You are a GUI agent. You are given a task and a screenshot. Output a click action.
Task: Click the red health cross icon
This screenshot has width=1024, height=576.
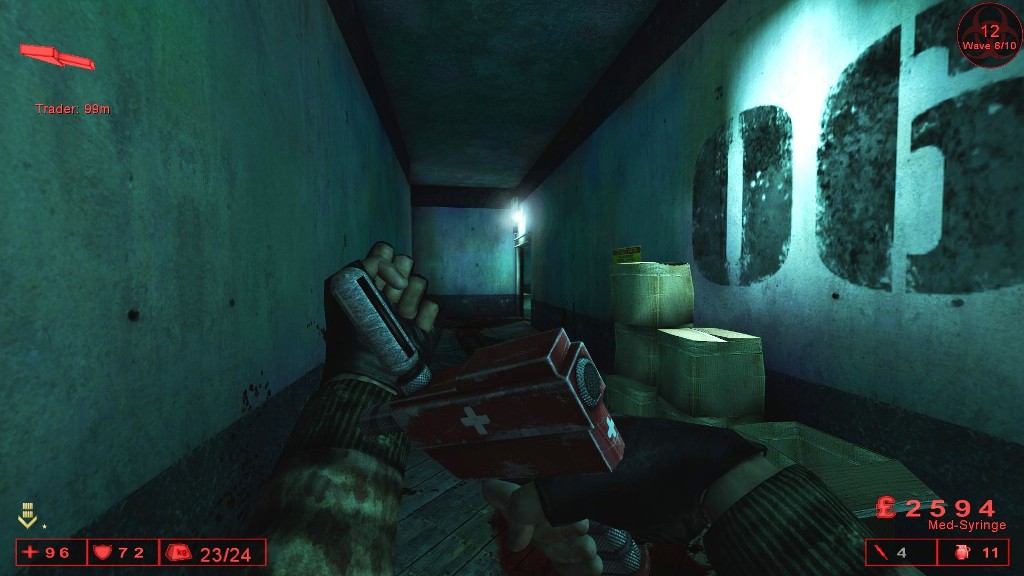click(x=32, y=553)
